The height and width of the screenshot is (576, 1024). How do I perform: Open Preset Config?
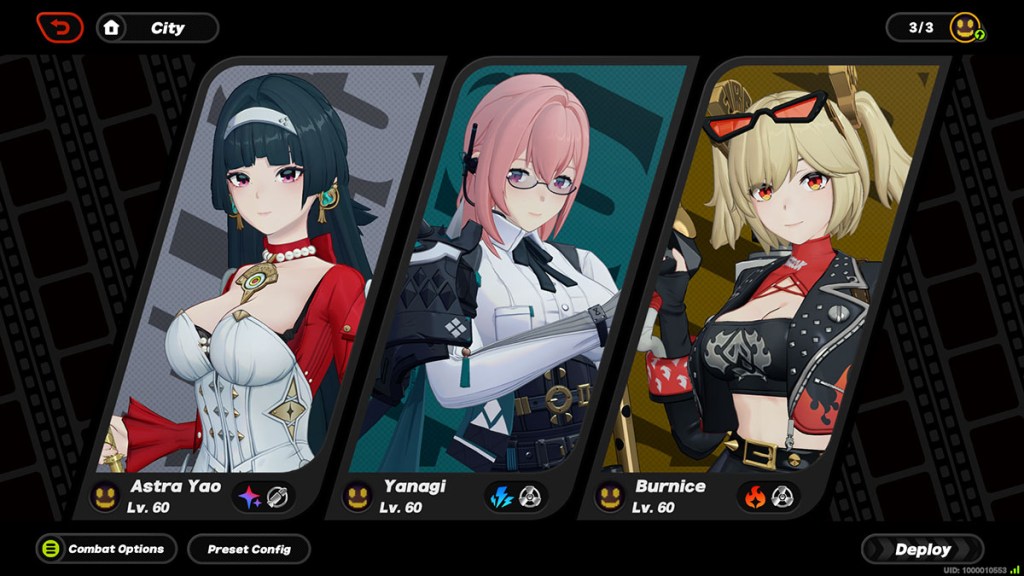click(x=249, y=549)
